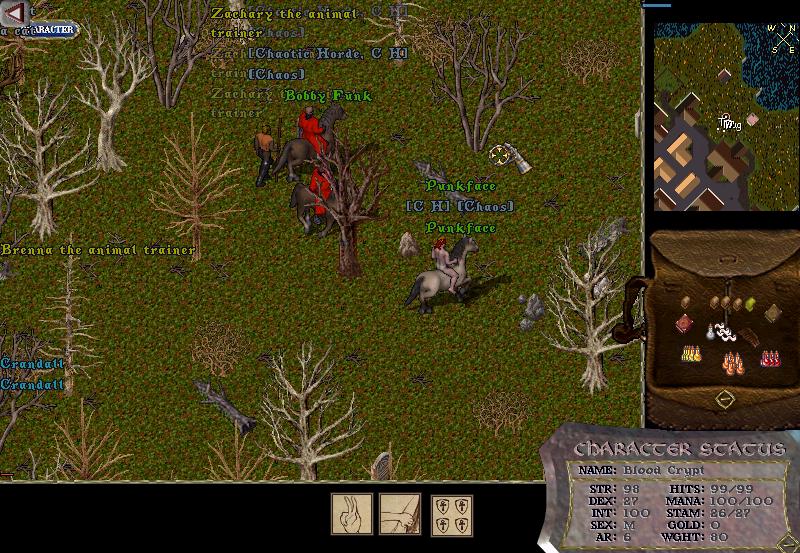Activate the hand gripping staff icon
The image size is (800, 553).
coord(400,514)
